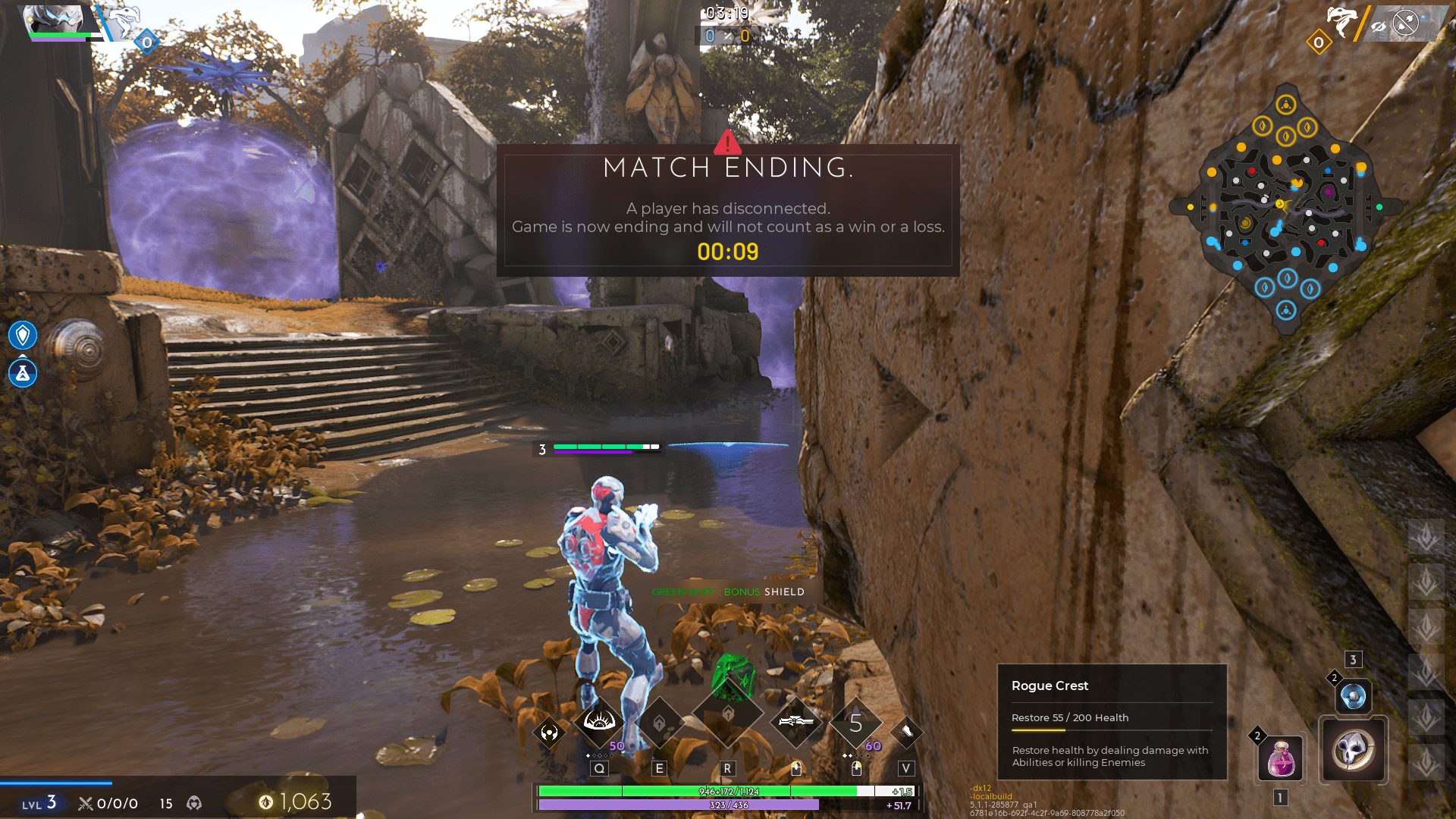
Task: Activate the Q ability sunburst dome icon
Action: click(x=599, y=721)
